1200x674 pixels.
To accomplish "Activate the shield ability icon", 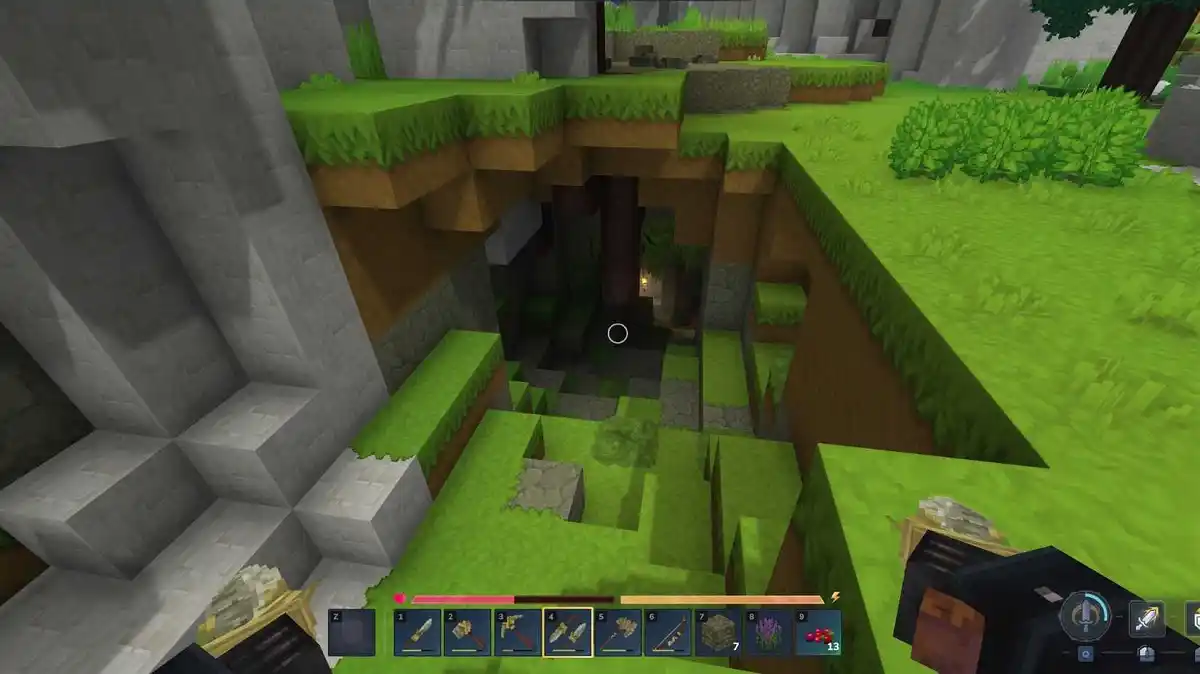I will click(x=1193, y=618).
